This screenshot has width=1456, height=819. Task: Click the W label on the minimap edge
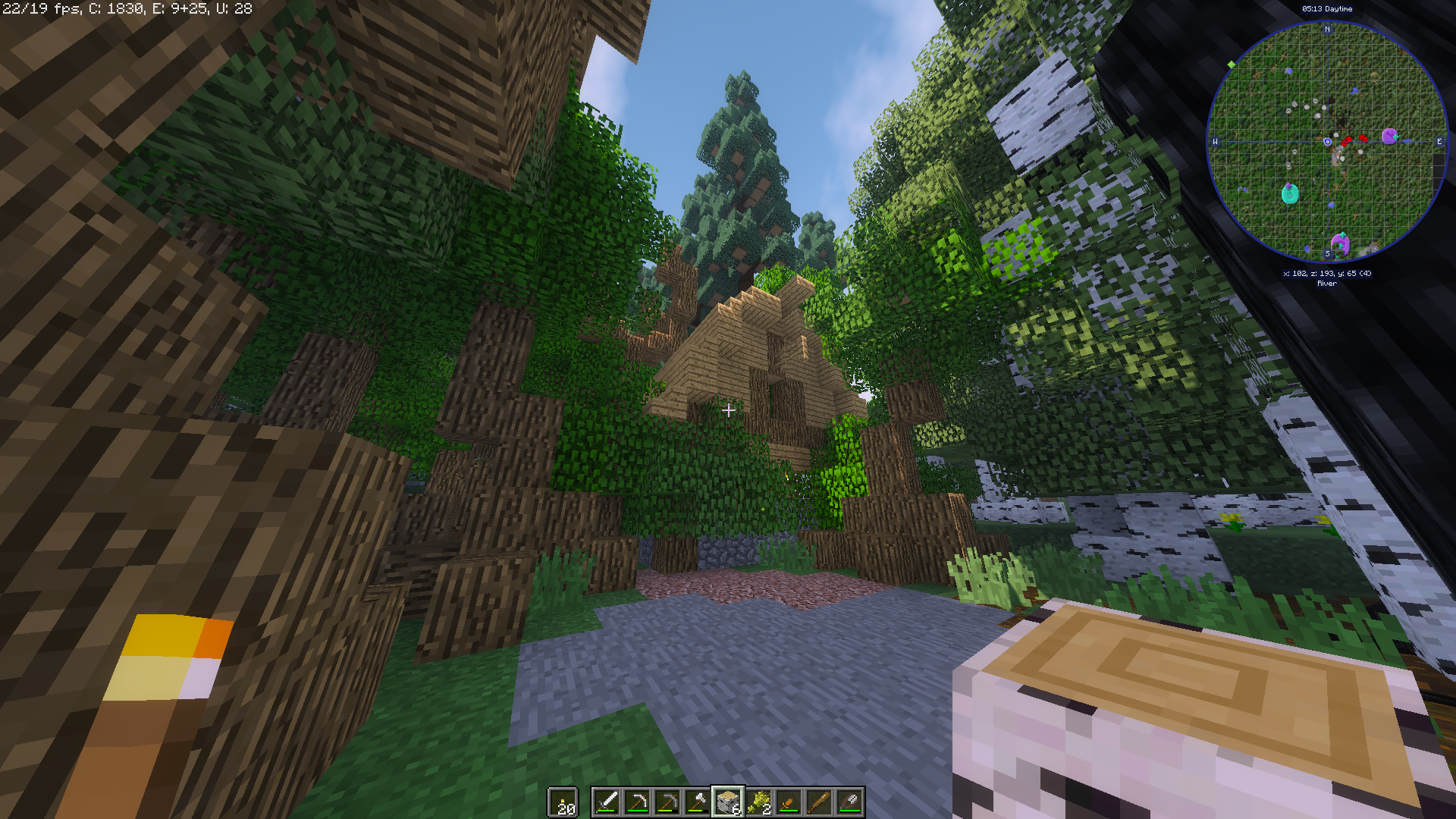[1215, 142]
